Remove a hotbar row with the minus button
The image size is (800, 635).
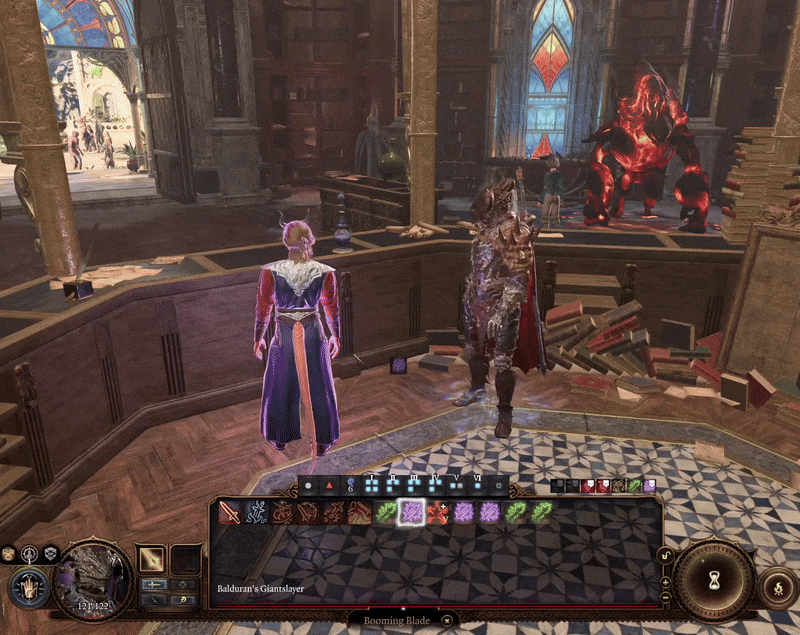[x=666, y=597]
